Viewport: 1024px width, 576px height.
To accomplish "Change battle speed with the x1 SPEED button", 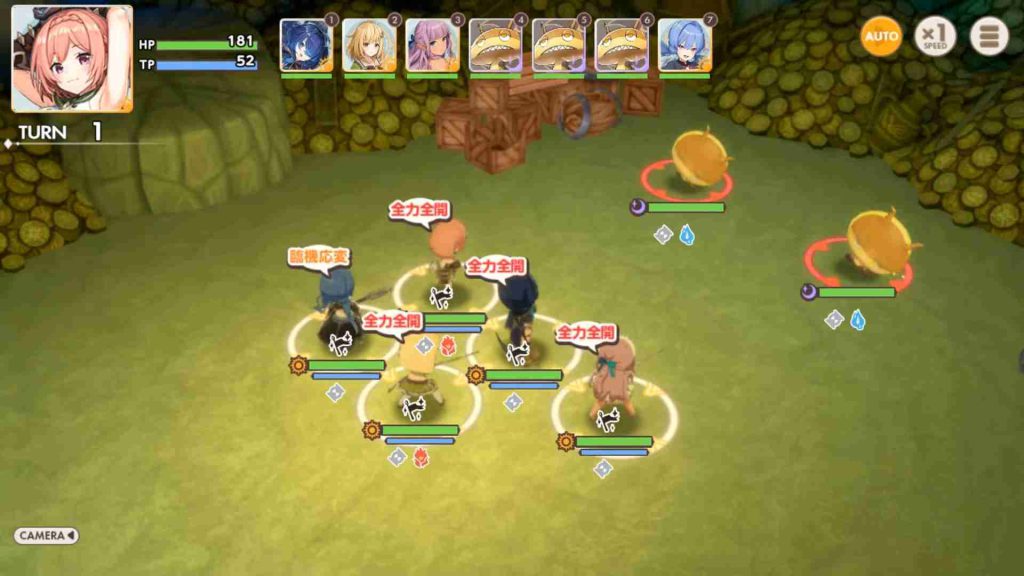I will 935,37.
